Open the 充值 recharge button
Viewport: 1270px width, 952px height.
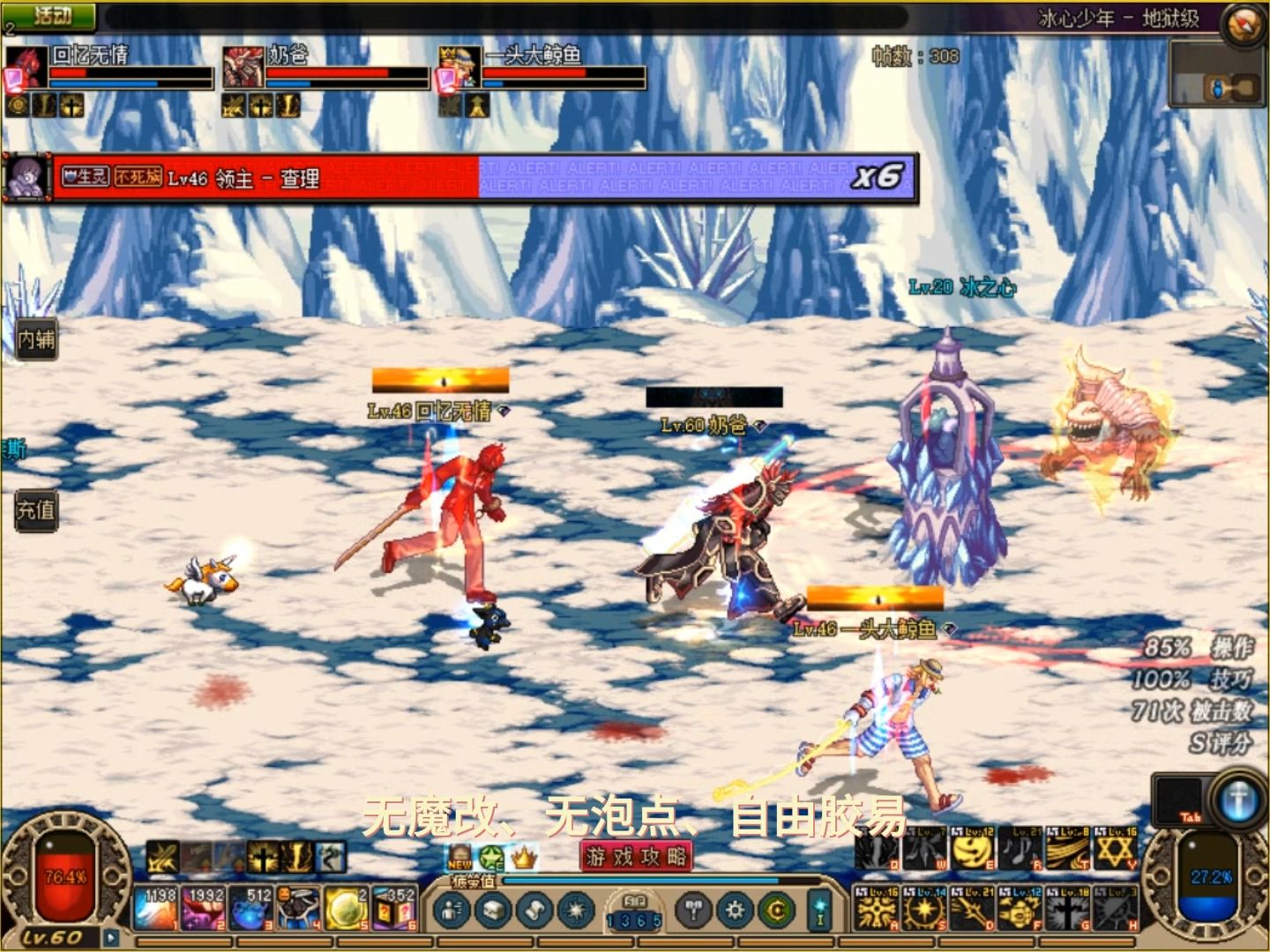pyautogui.click(x=36, y=510)
